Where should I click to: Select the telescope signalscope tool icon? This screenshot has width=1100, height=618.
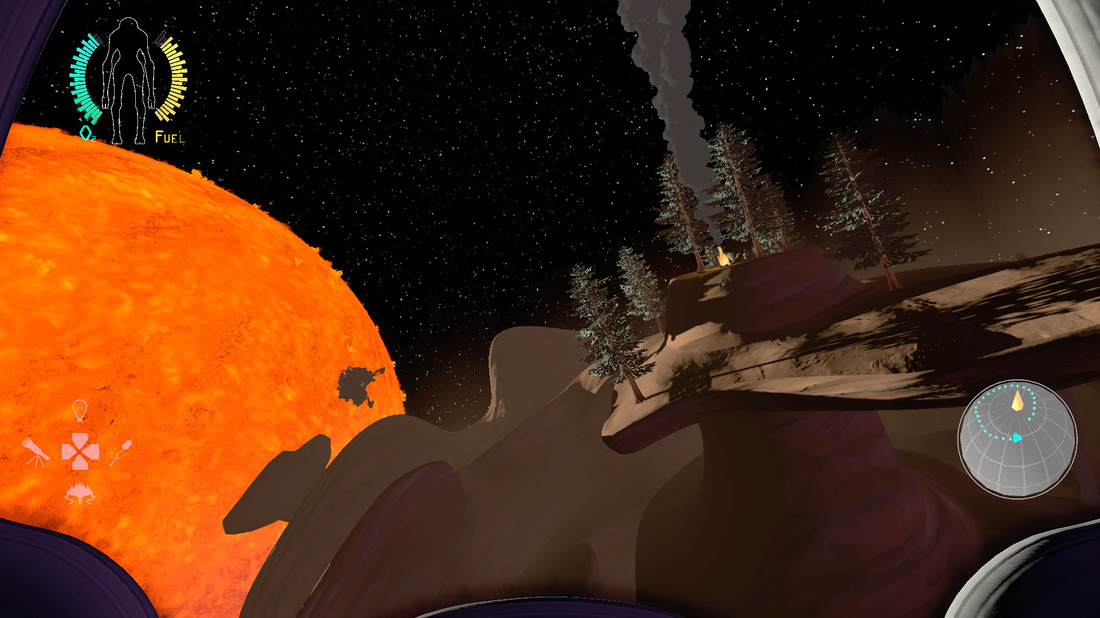pos(36,452)
